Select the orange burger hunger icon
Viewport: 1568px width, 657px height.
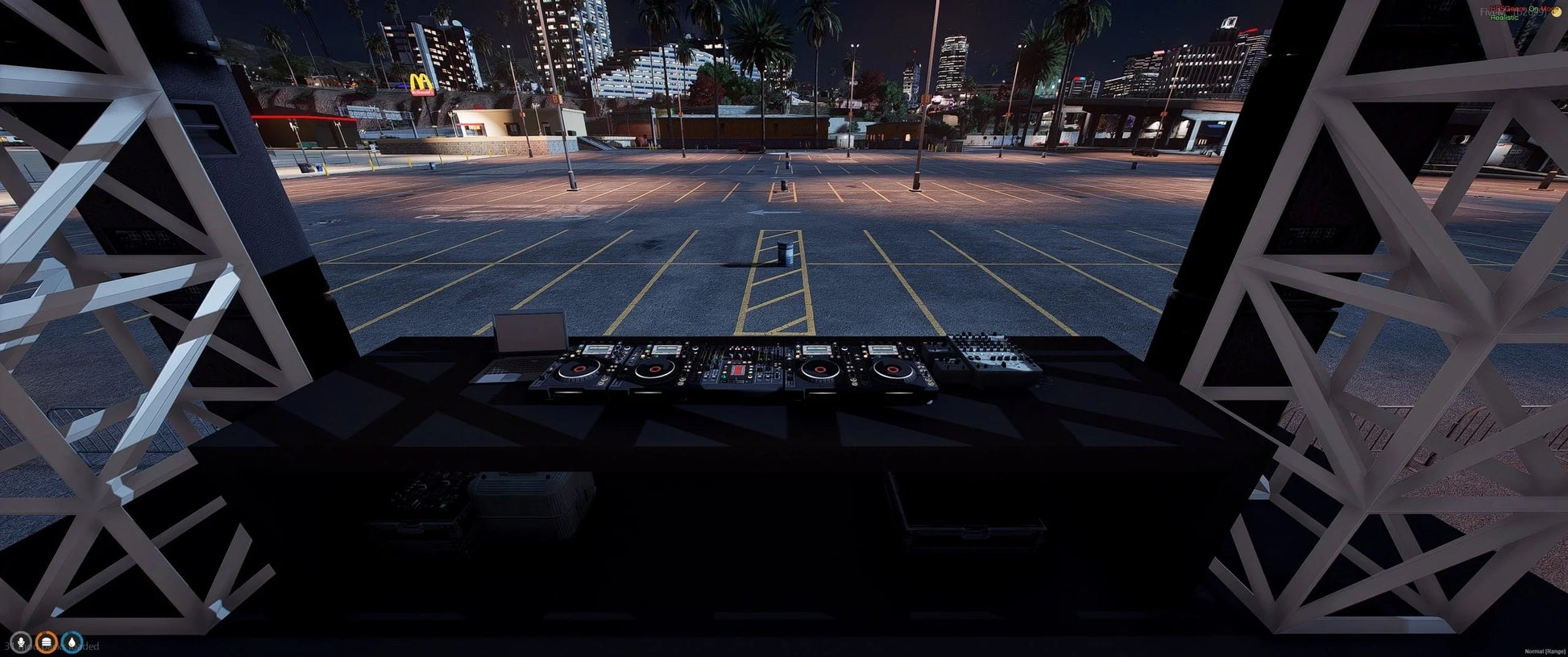[x=47, y=642]
